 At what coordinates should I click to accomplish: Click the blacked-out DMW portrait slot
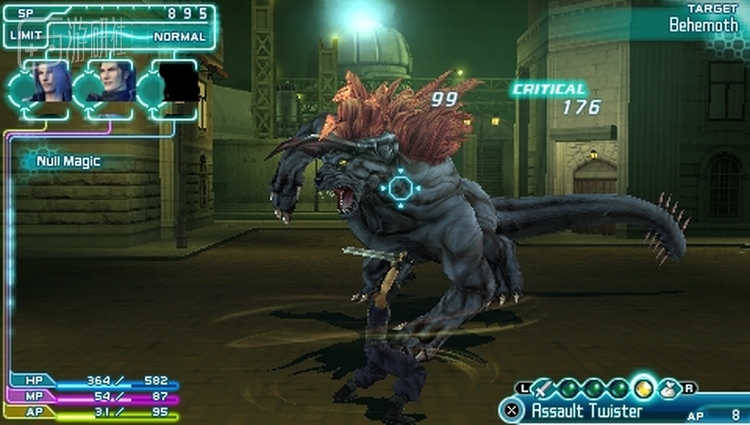[178, 82]
